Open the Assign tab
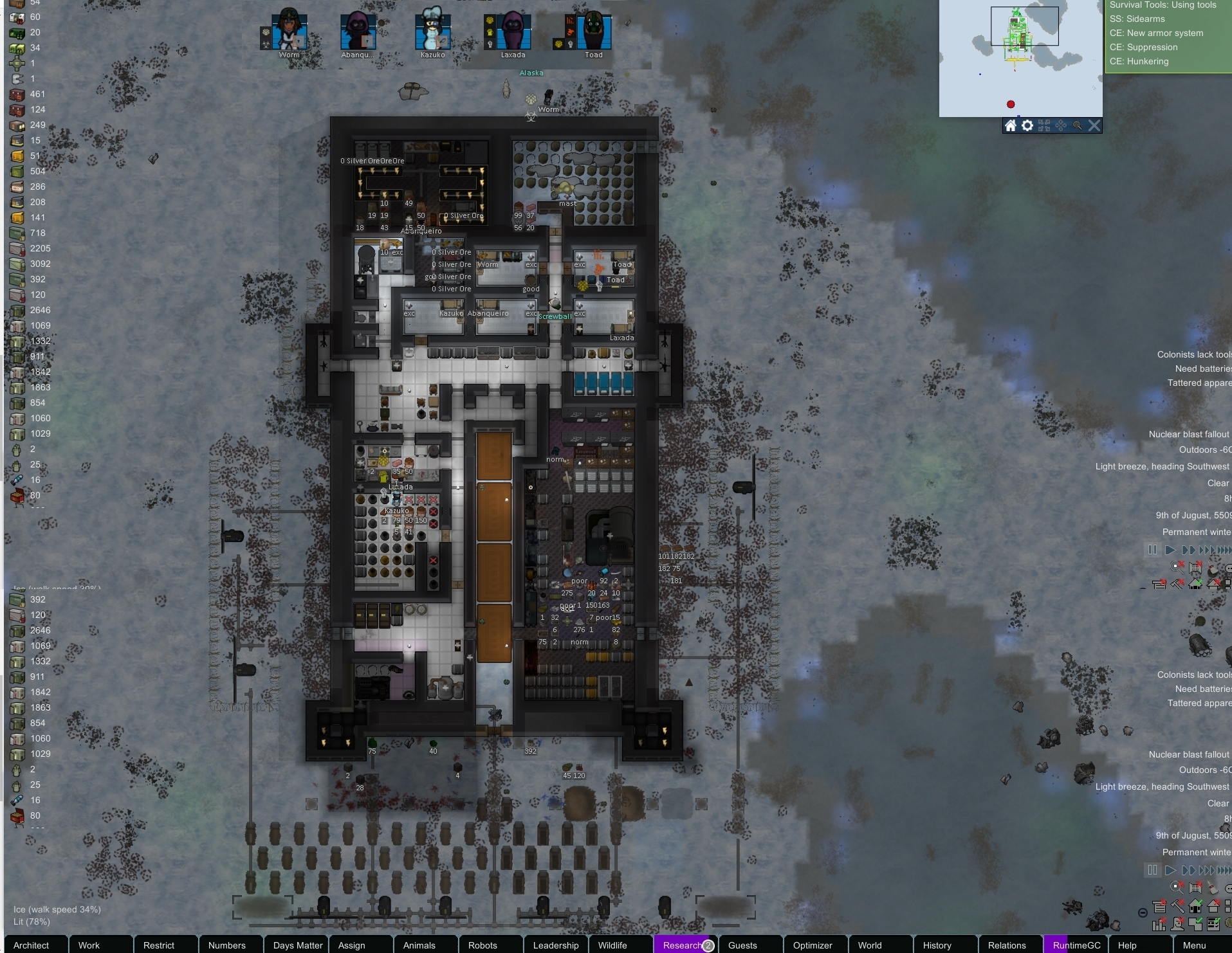The image size is (1232, 953). click(351, 945)
